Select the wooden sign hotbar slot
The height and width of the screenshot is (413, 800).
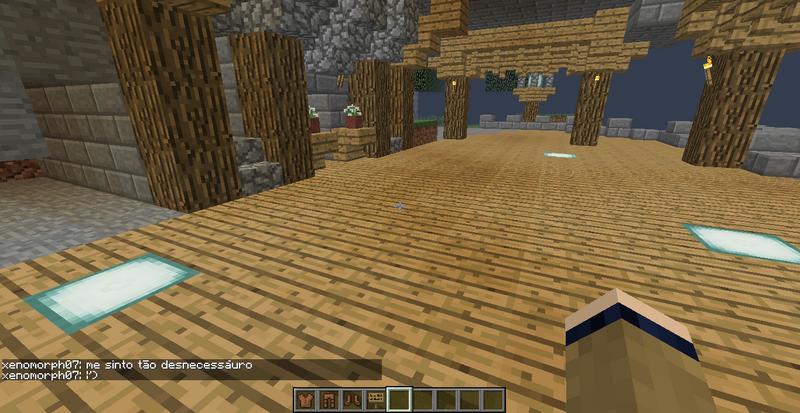point(376,400)
